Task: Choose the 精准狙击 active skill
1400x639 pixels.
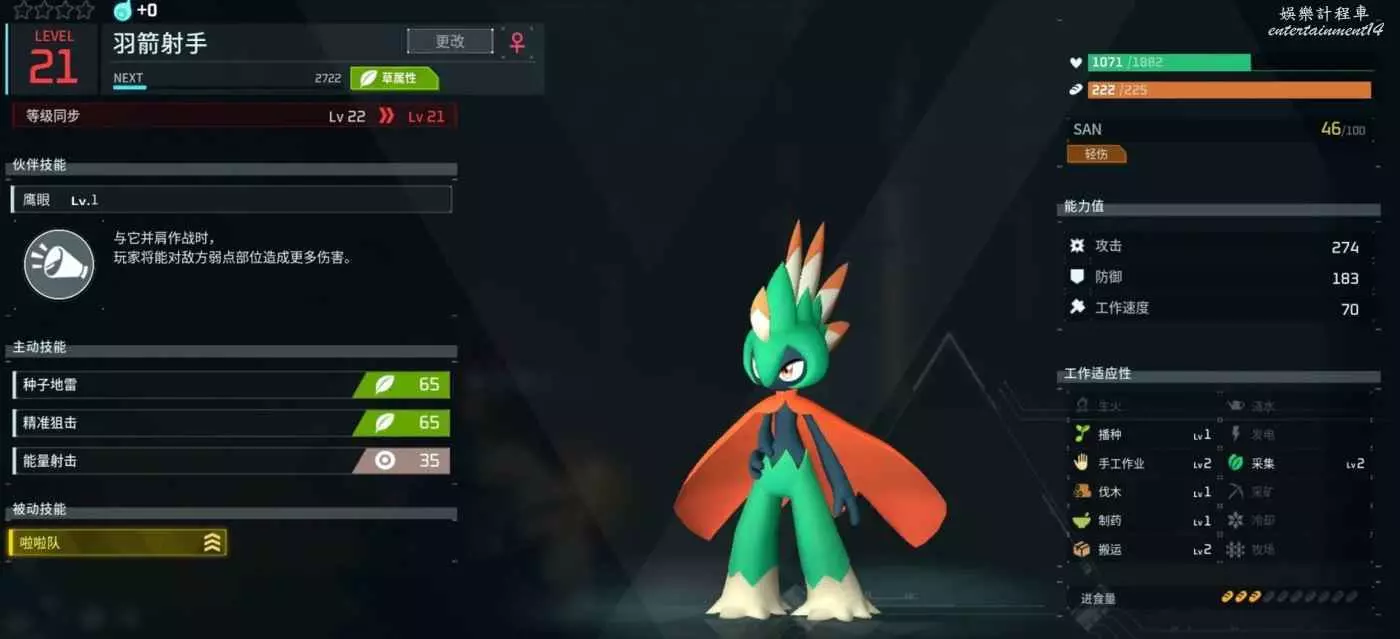Action: (231, 423)
